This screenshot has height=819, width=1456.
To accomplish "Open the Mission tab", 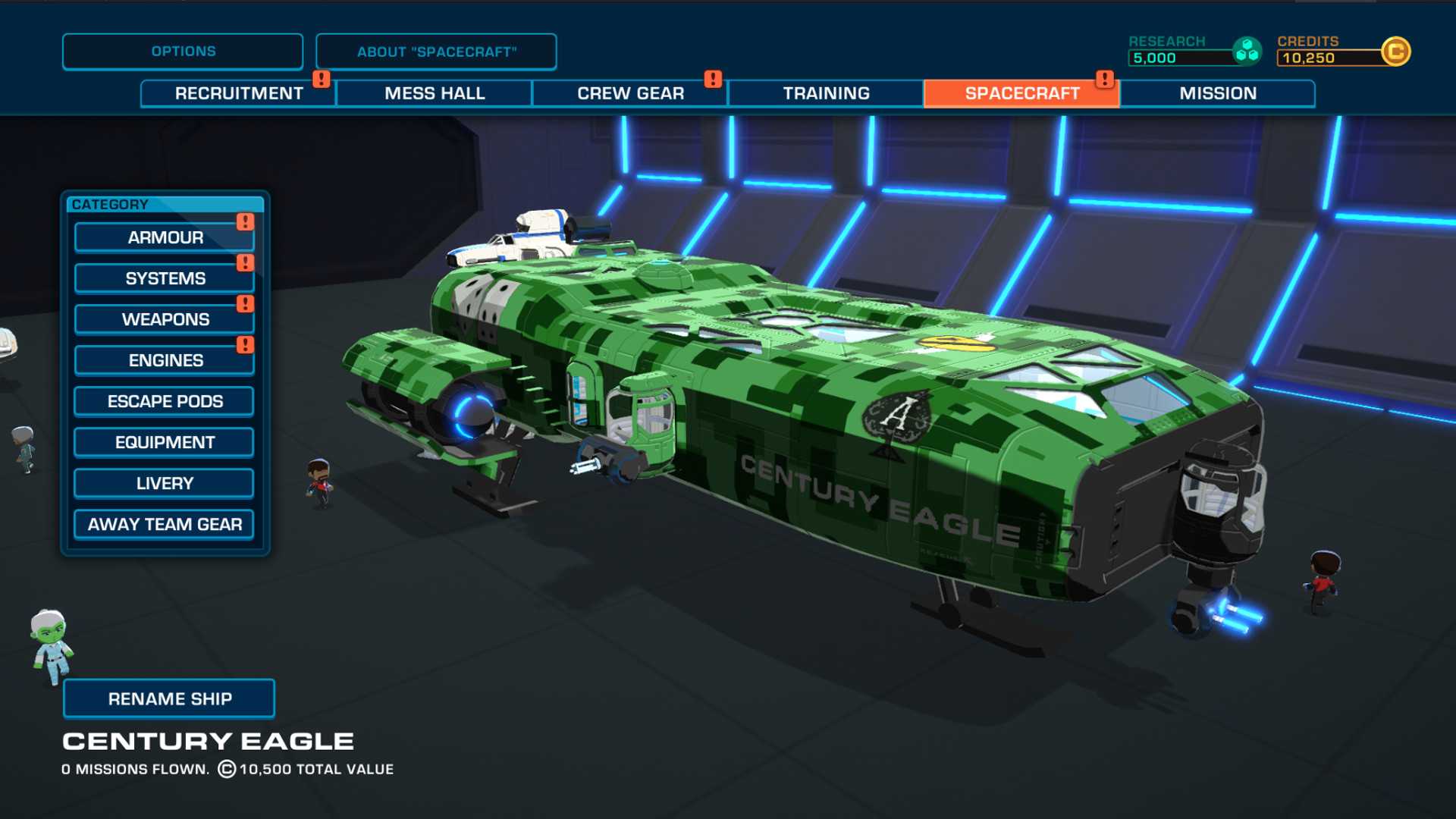I will (1217, 93).
